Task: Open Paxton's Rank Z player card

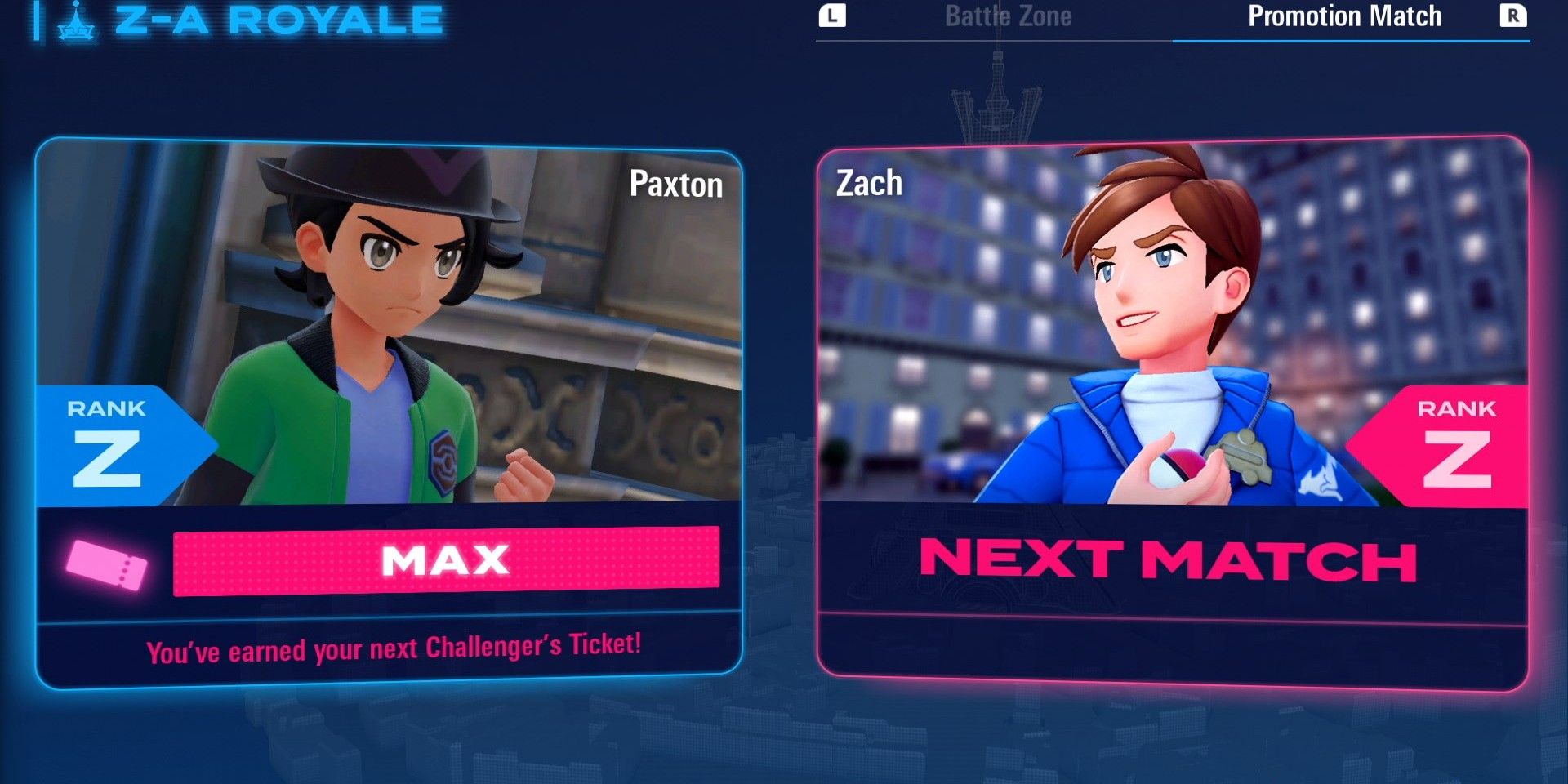Action: pyautogui.click(x=389, y=412)
